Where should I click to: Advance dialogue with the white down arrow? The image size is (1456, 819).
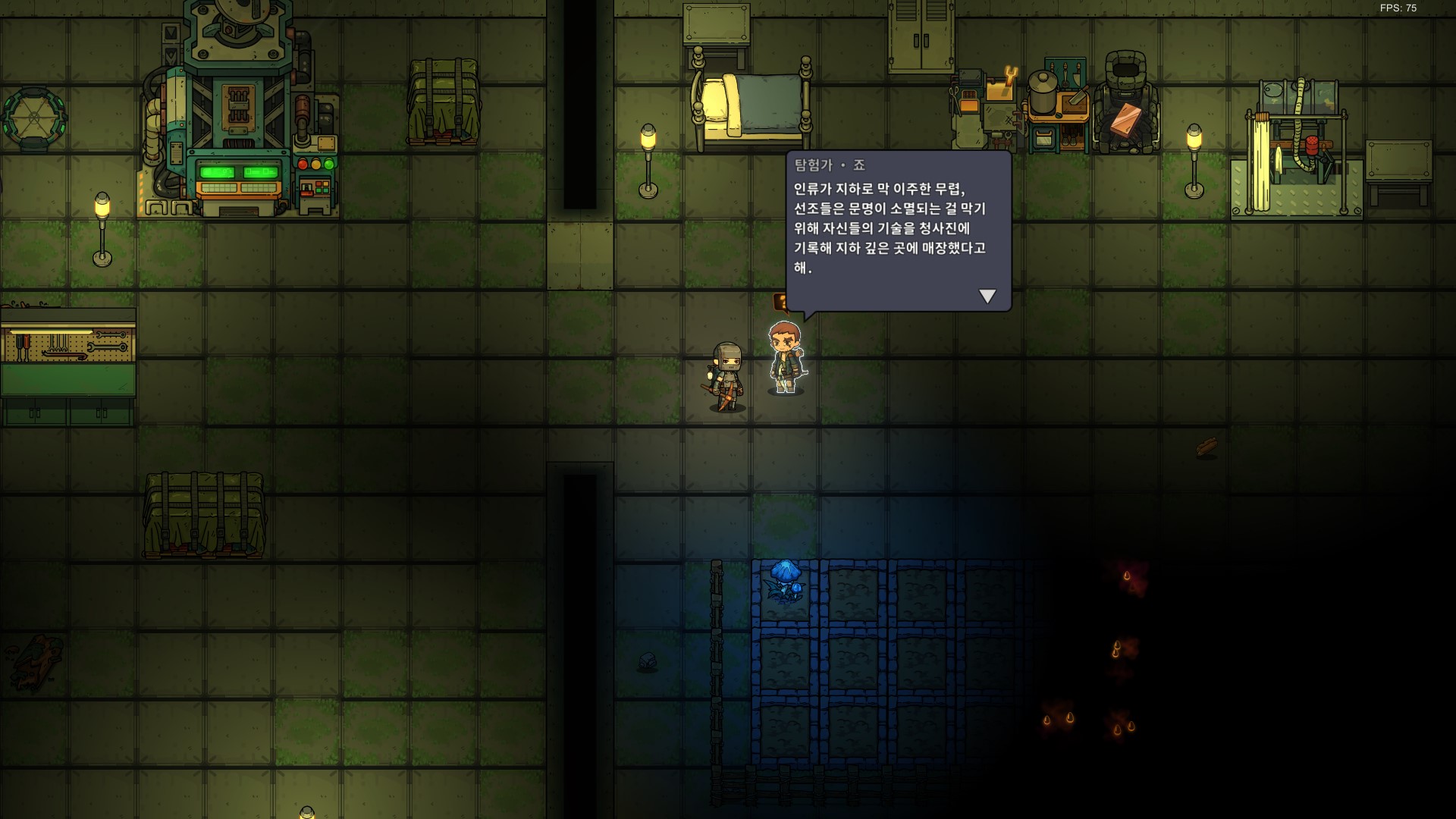(x=987, y=296)
